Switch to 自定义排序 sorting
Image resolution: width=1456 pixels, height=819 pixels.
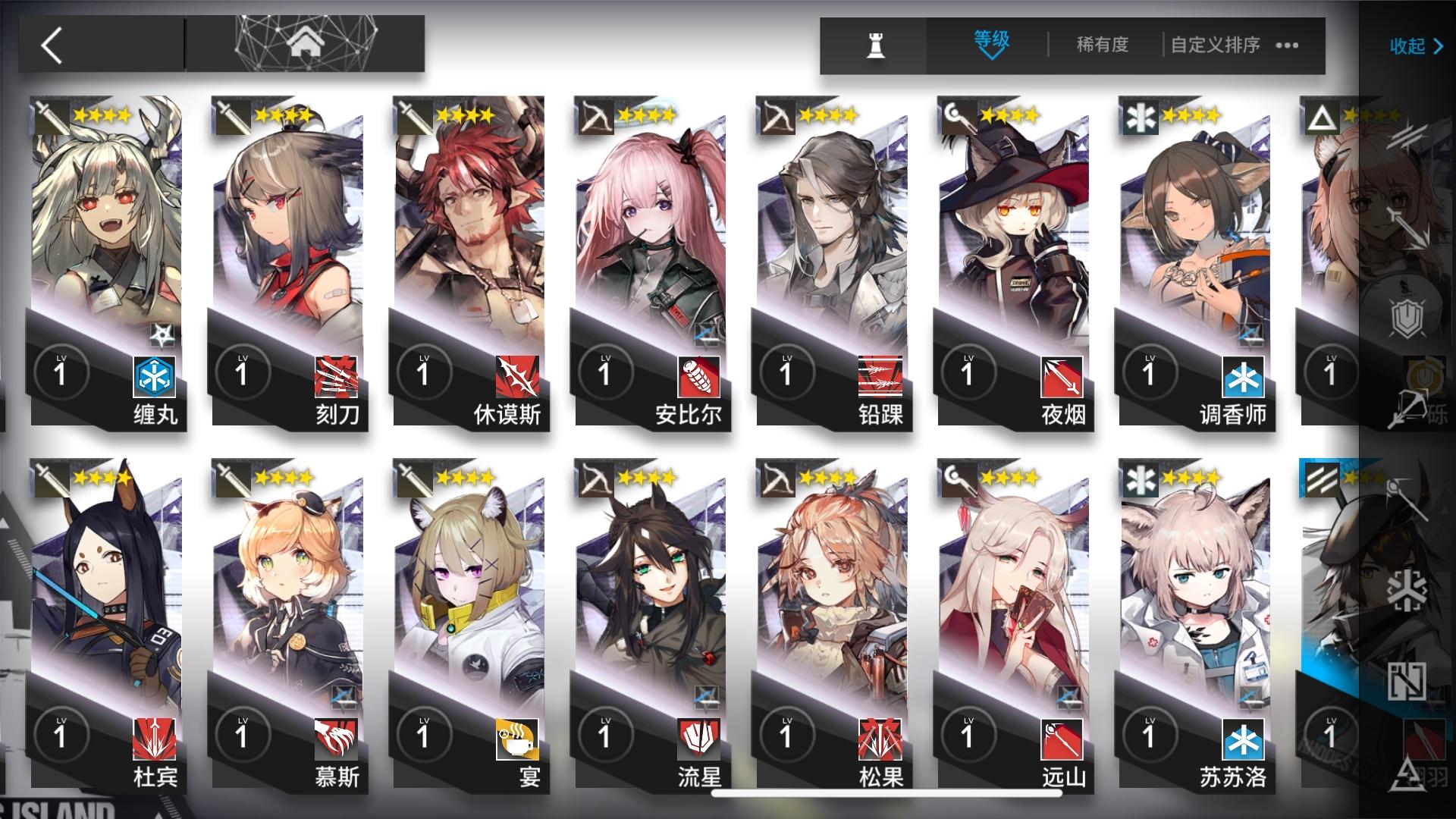coord(1214,45)
